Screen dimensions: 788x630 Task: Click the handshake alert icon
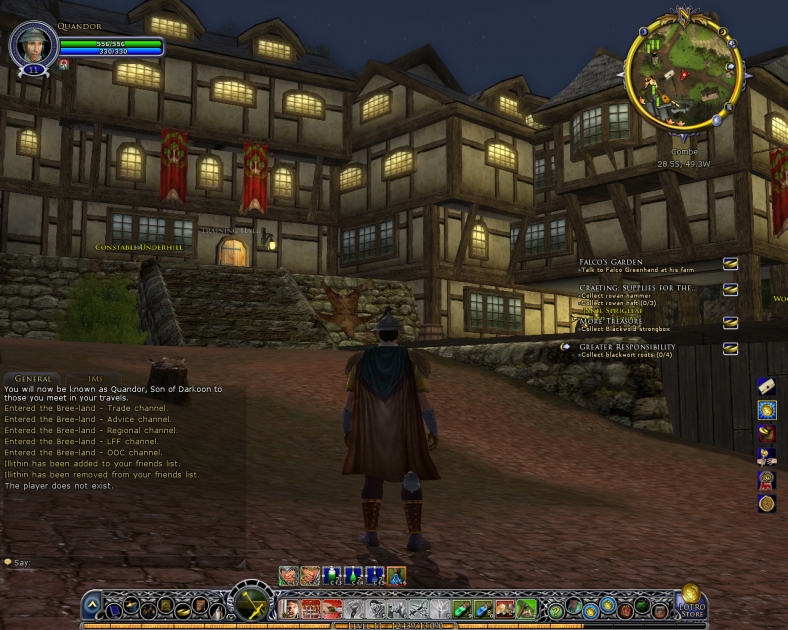coord(767,457)
